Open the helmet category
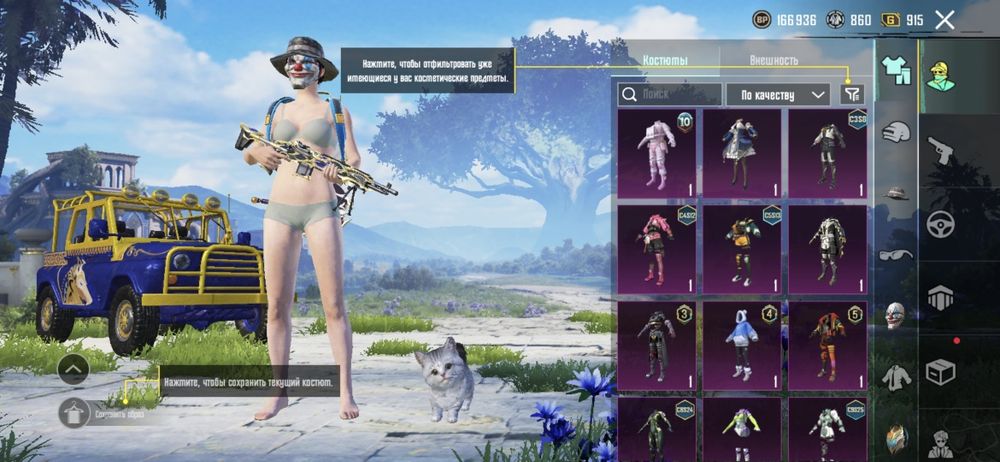This screenshot has height=462, width=1000. tap(895, 132)
